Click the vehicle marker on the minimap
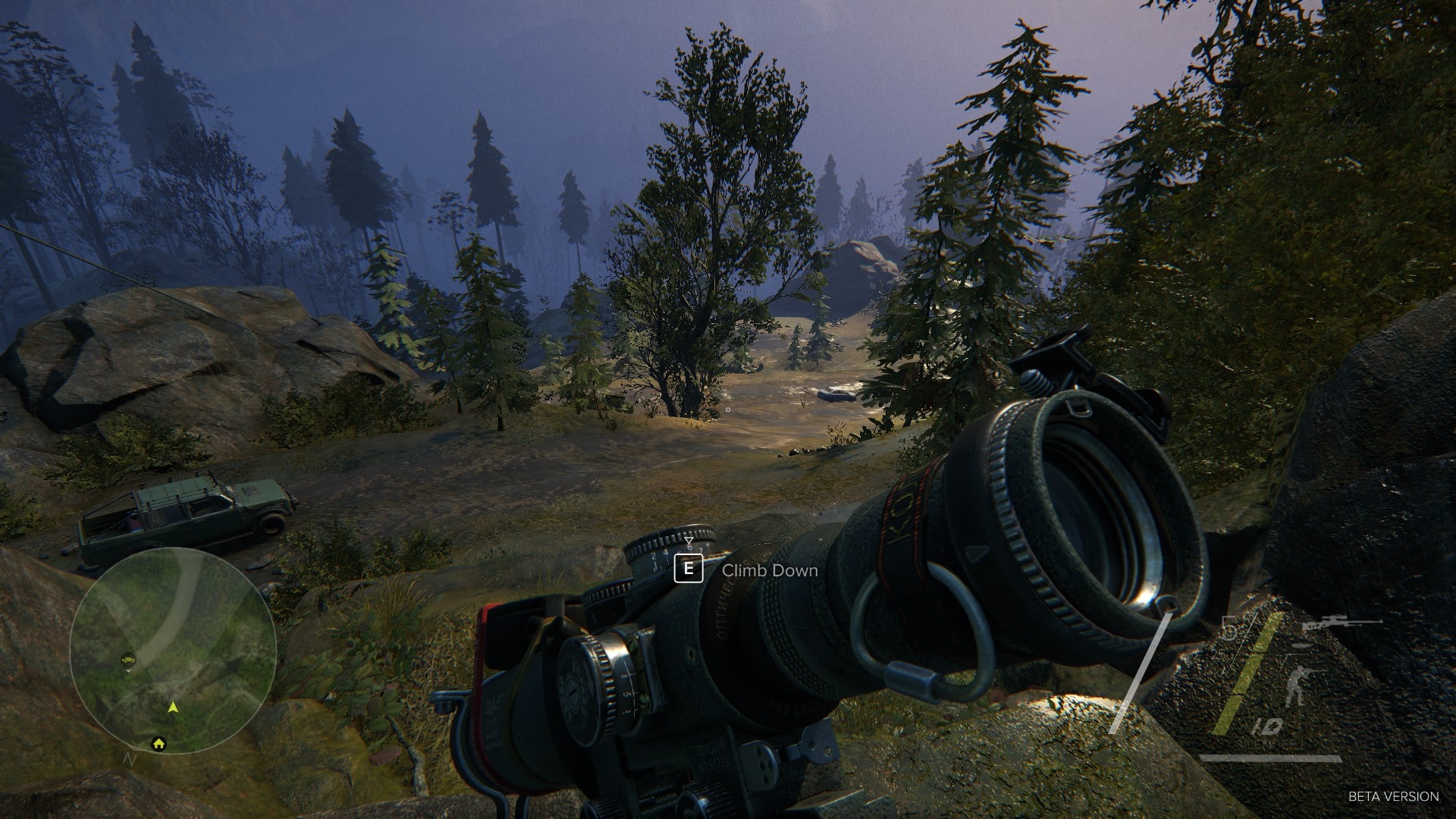 point(128,660)
